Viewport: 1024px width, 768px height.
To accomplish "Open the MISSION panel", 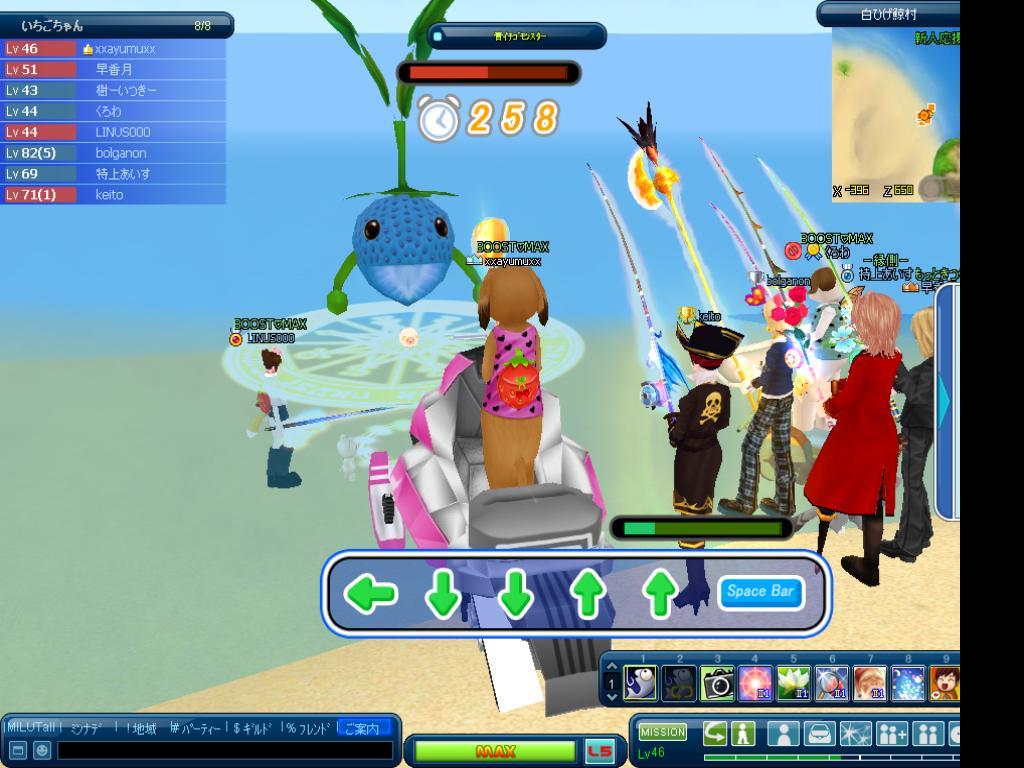I will (662, 732).
